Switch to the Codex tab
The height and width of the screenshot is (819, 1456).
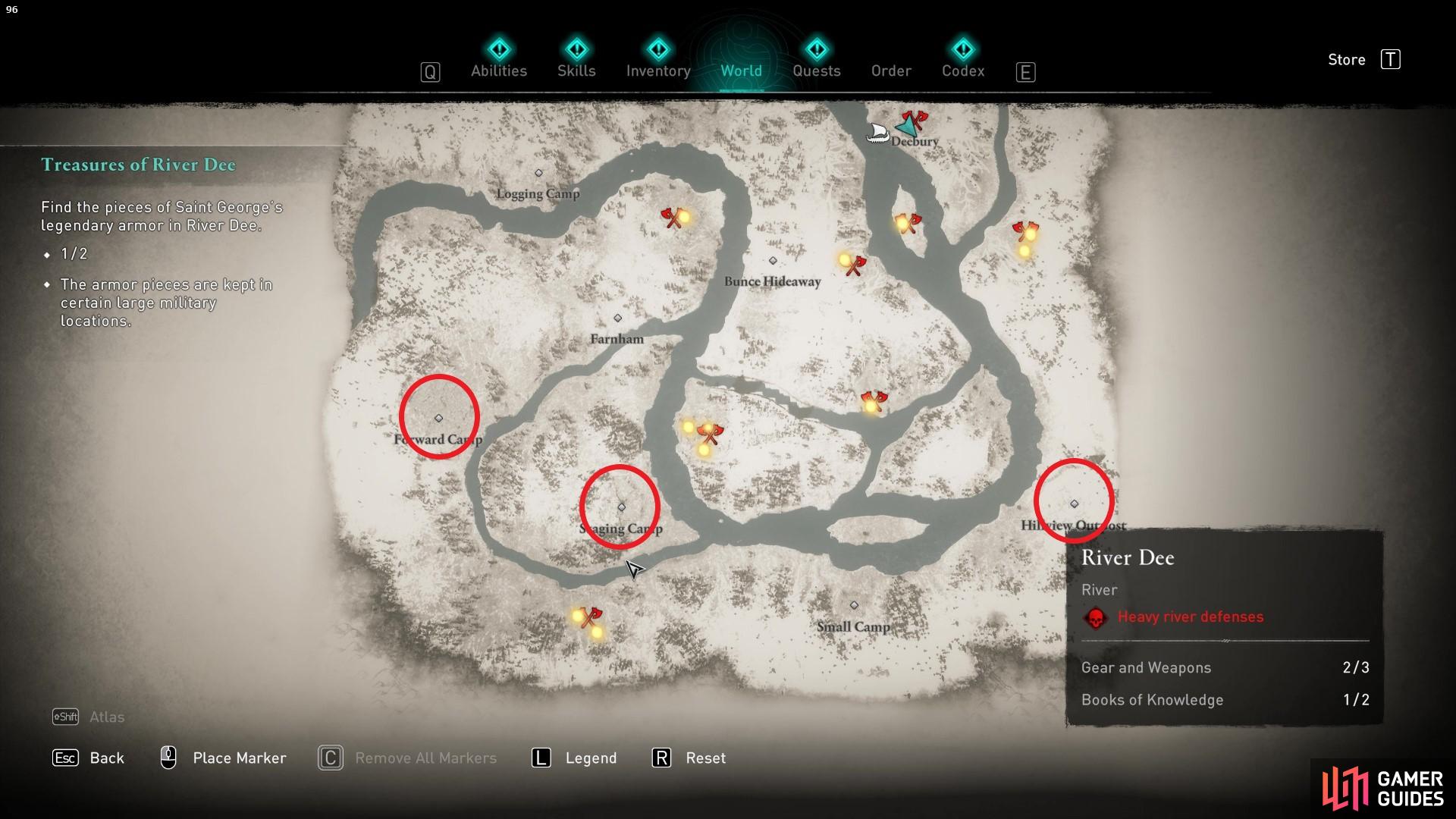click(963, 71)
